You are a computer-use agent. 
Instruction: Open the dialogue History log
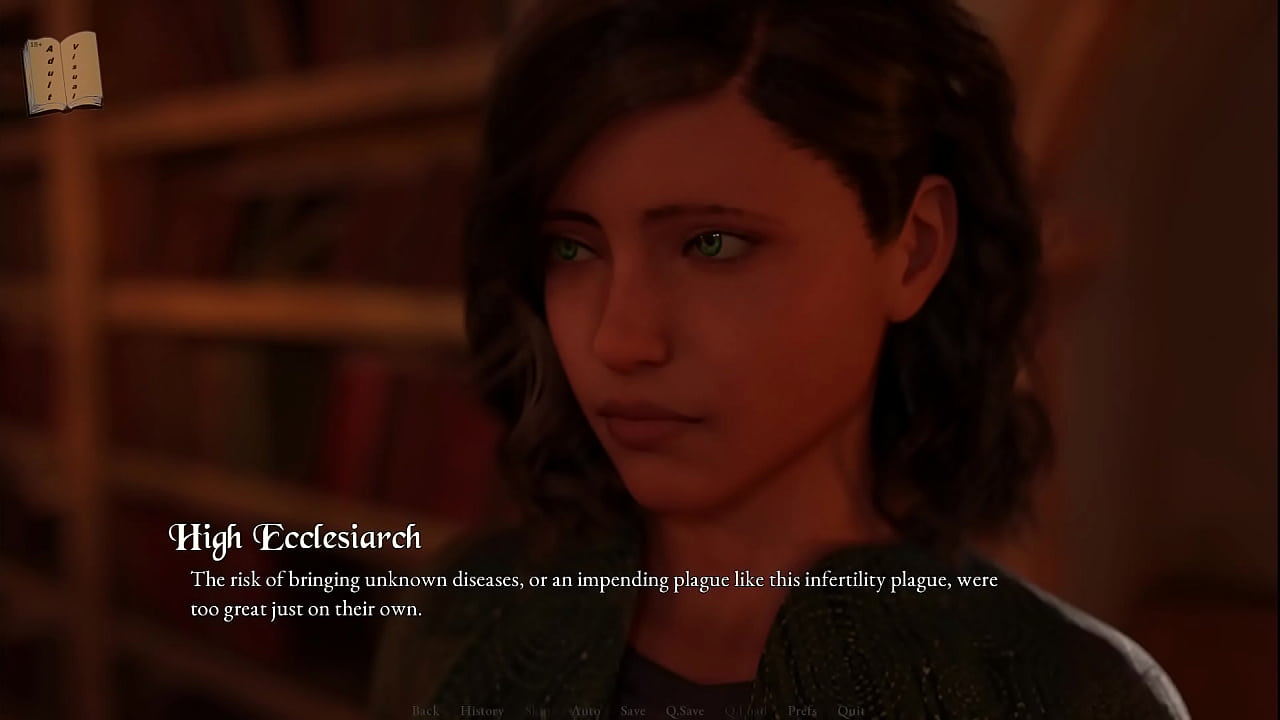[x=481, y=711]
